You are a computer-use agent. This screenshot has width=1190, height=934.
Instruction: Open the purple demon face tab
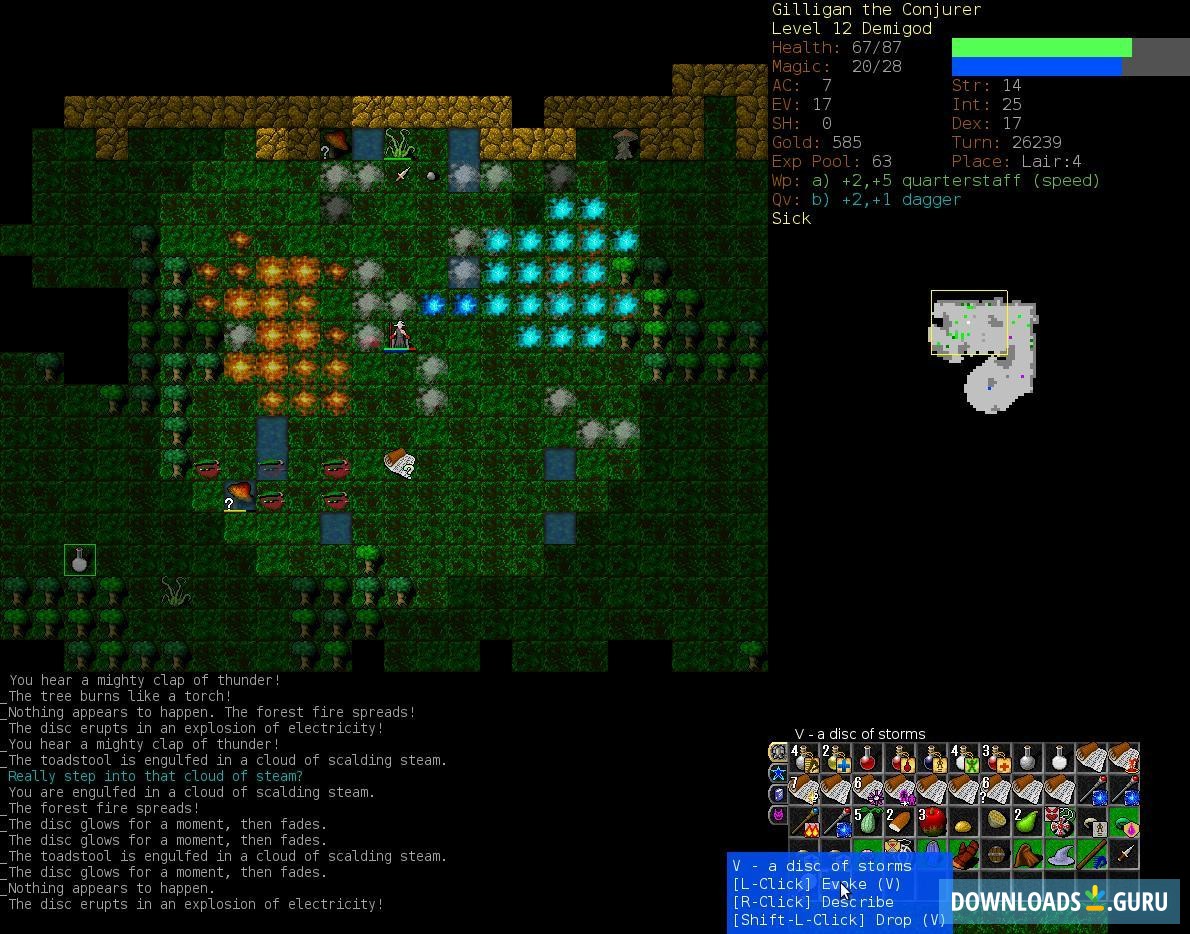point(778,815)
